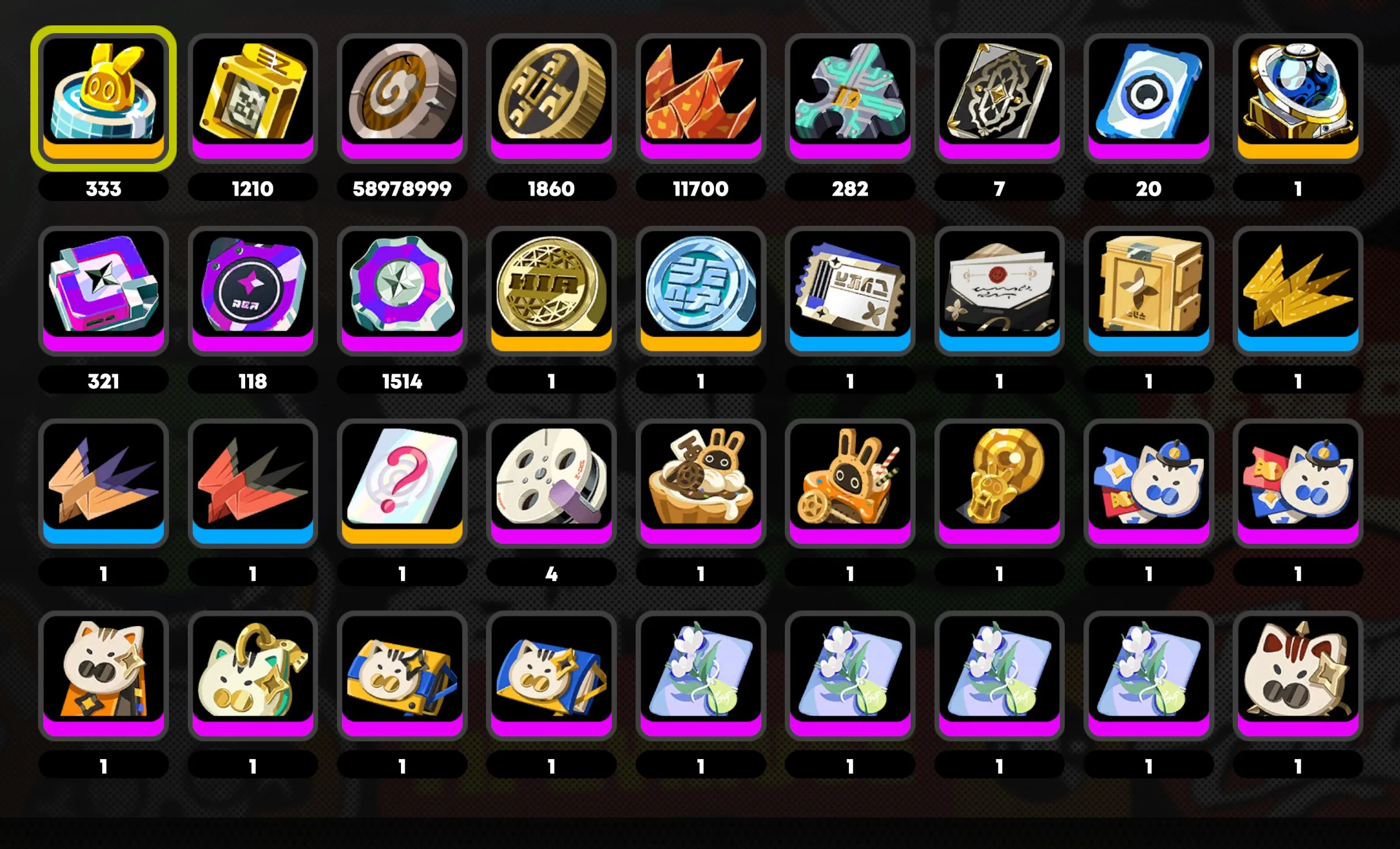Select the light blue coin next to the ticket

(701, 290)
